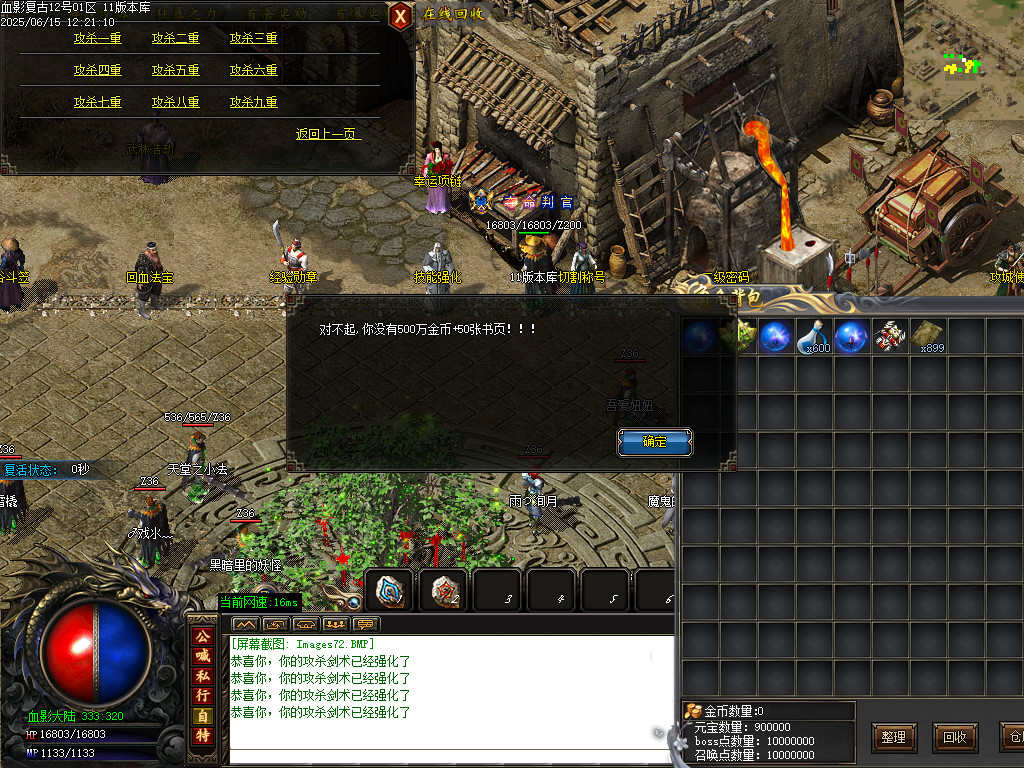
Task: Pick the 攻杀三重 option
Action: pos(253,39)
